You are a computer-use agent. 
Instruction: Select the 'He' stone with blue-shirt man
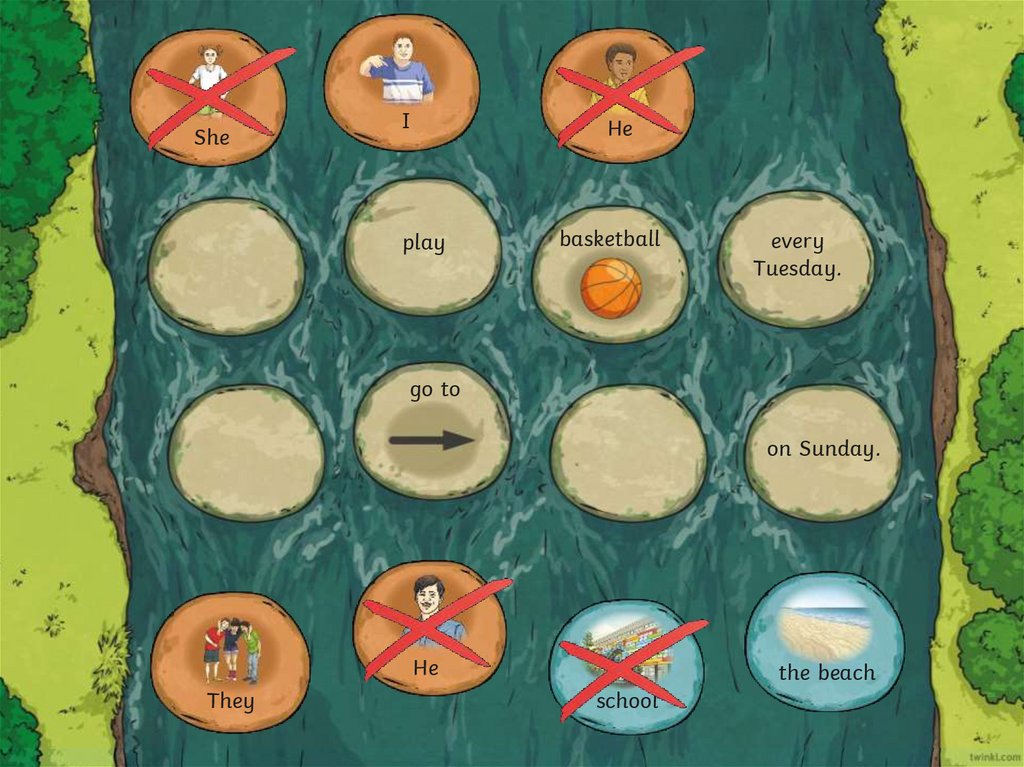click(429, 627)
